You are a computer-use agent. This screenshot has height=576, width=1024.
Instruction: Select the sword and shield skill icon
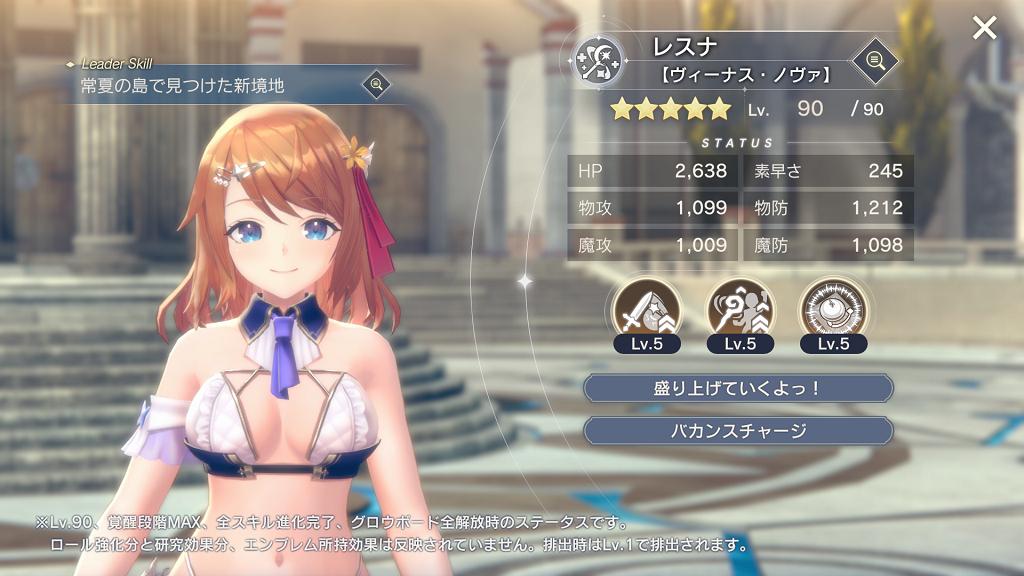[644, 309]
